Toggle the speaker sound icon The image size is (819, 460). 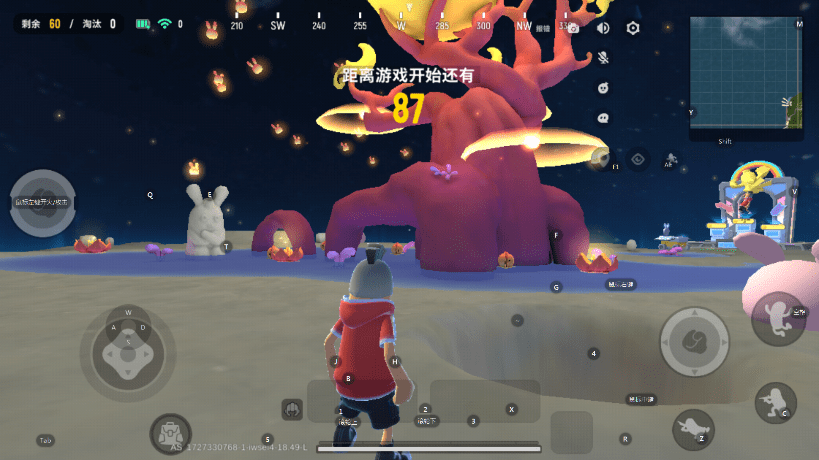pos(603,28)
